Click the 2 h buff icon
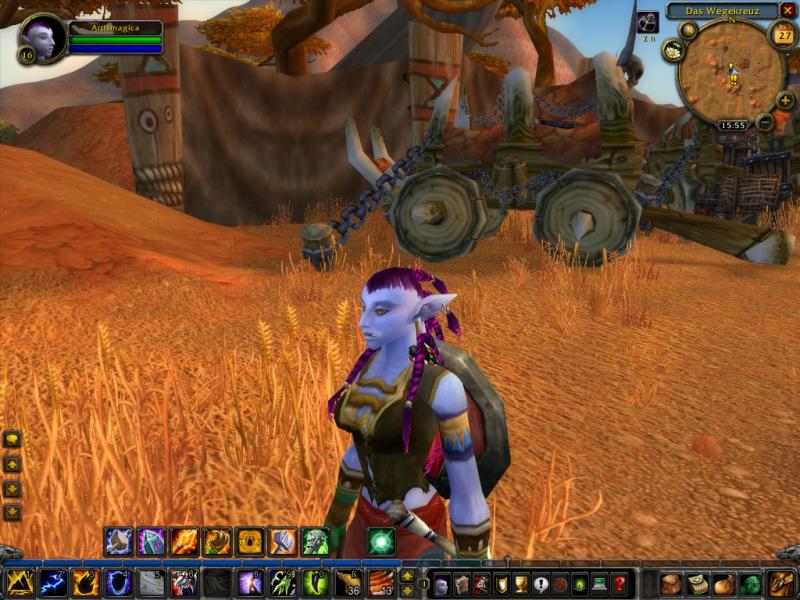The width and height of the screenshot is (800, 600). click(647, 22)
